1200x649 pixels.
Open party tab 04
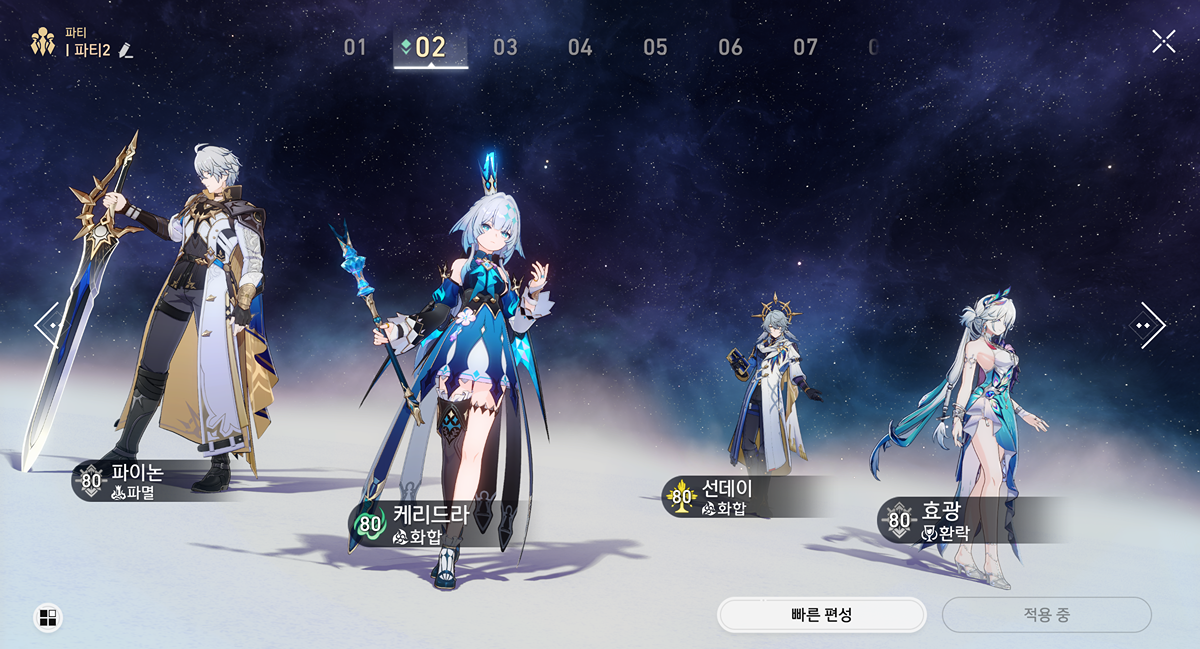(x=580, y=47)
